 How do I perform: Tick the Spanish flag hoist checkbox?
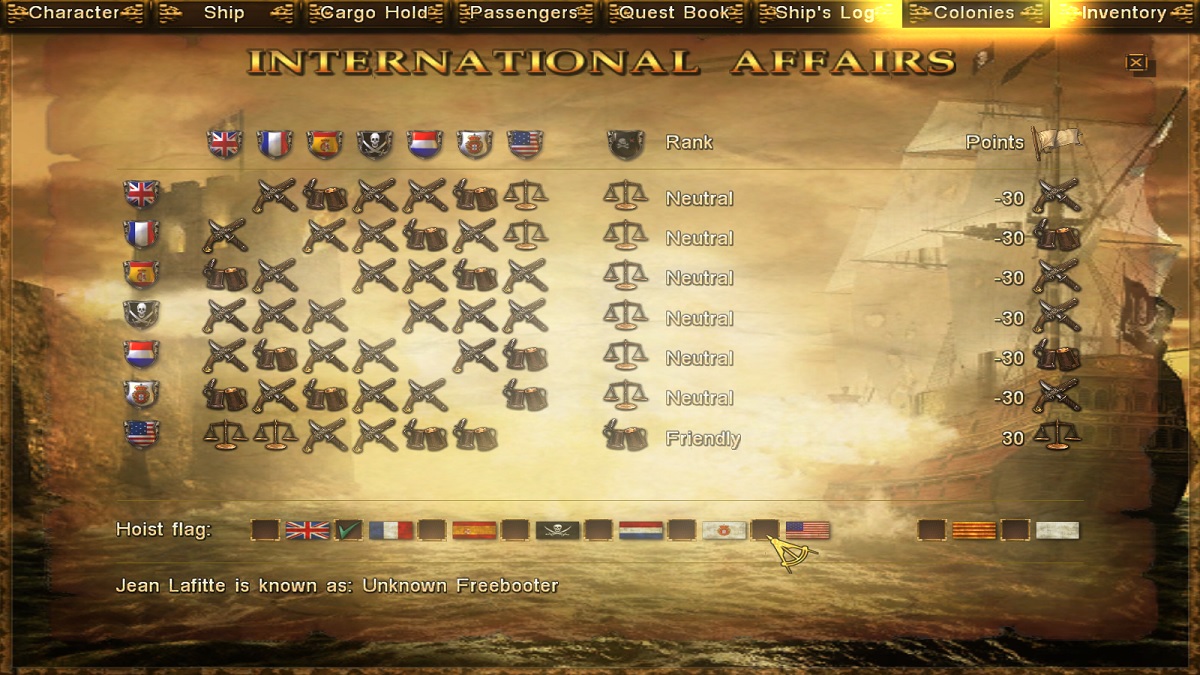(x=432, y=530)
